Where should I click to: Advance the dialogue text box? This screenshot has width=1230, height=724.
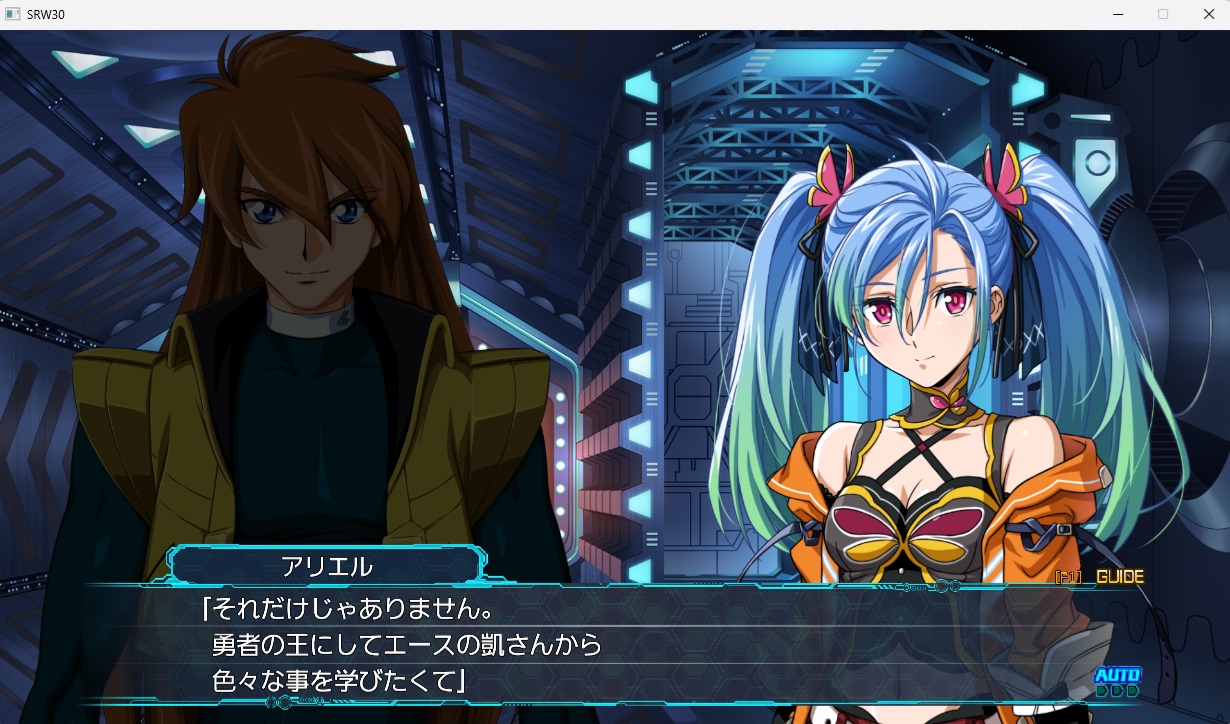coord(600,645)
